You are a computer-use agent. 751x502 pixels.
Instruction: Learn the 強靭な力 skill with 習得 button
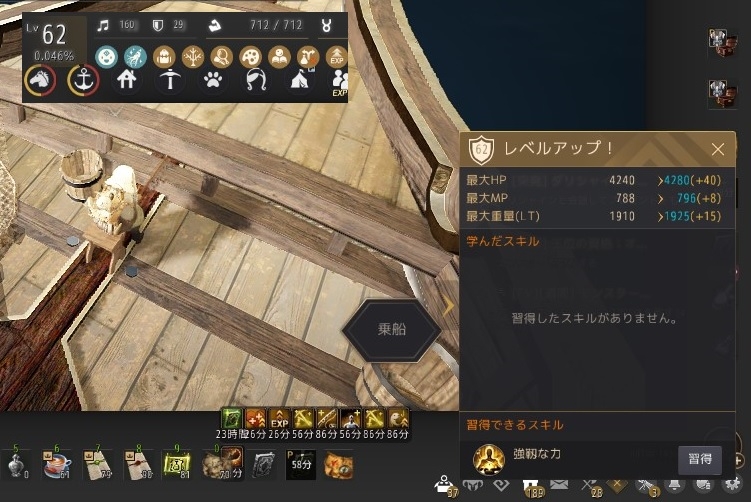699,459
